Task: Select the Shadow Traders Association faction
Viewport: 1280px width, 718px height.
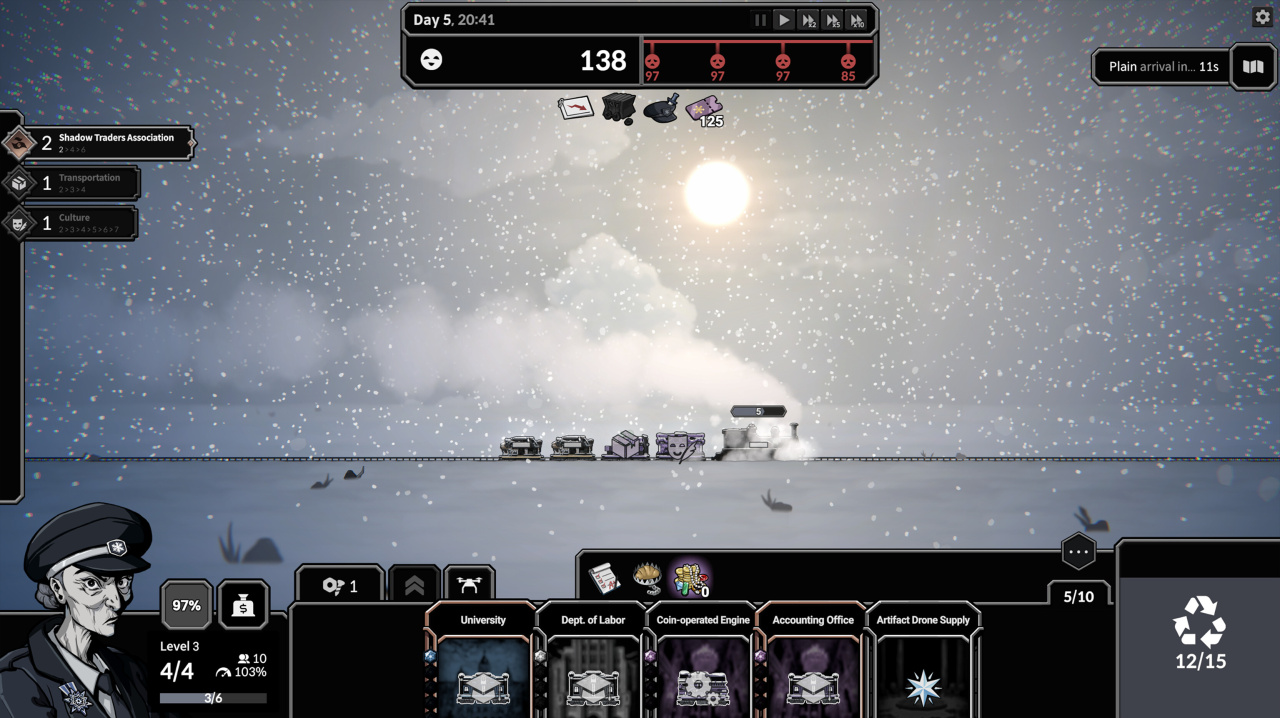Action: pos(98,143)
